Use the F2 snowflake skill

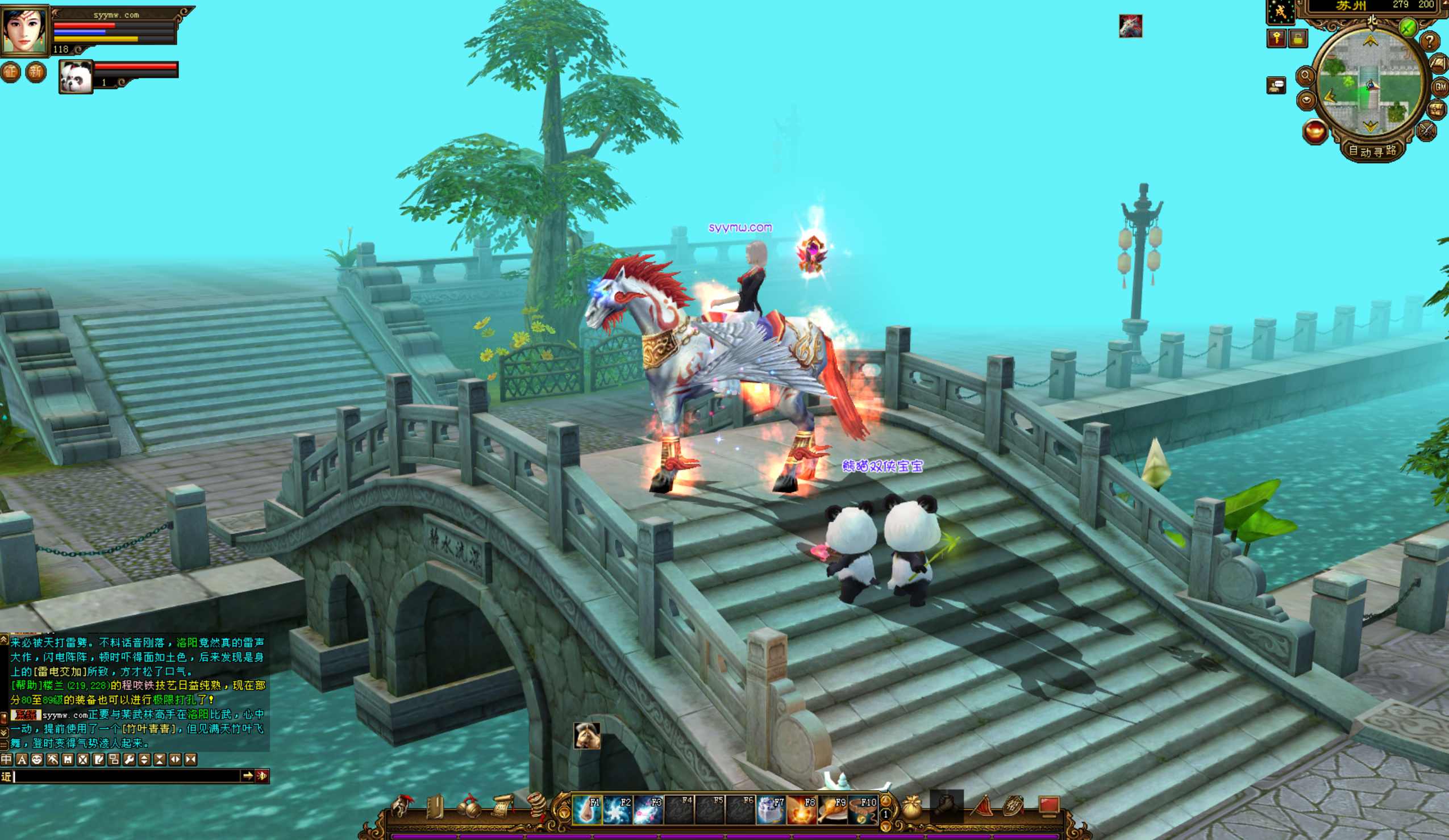[x=617, y=809]
